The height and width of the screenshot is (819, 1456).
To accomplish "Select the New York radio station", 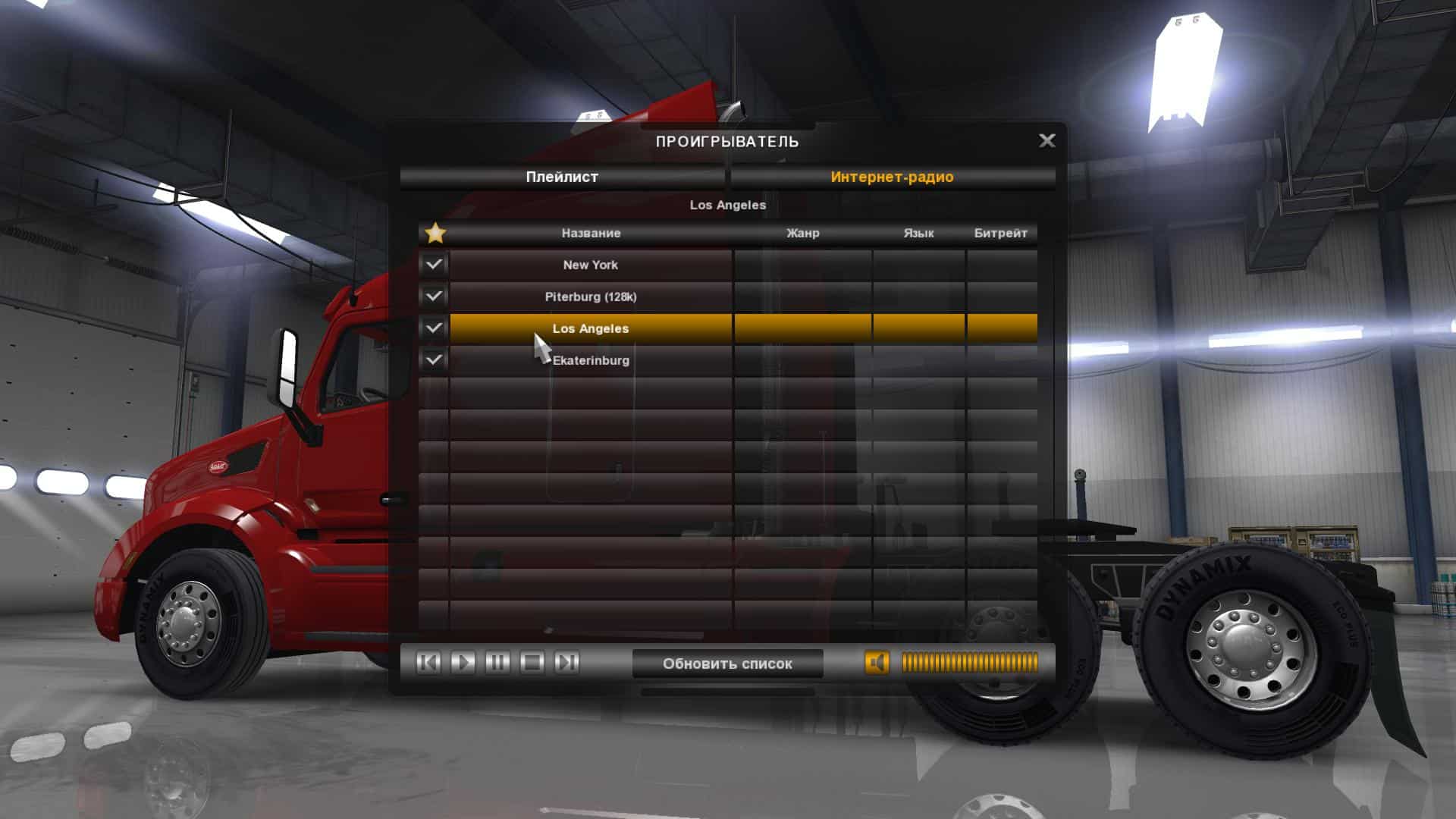I will [591, 265].
